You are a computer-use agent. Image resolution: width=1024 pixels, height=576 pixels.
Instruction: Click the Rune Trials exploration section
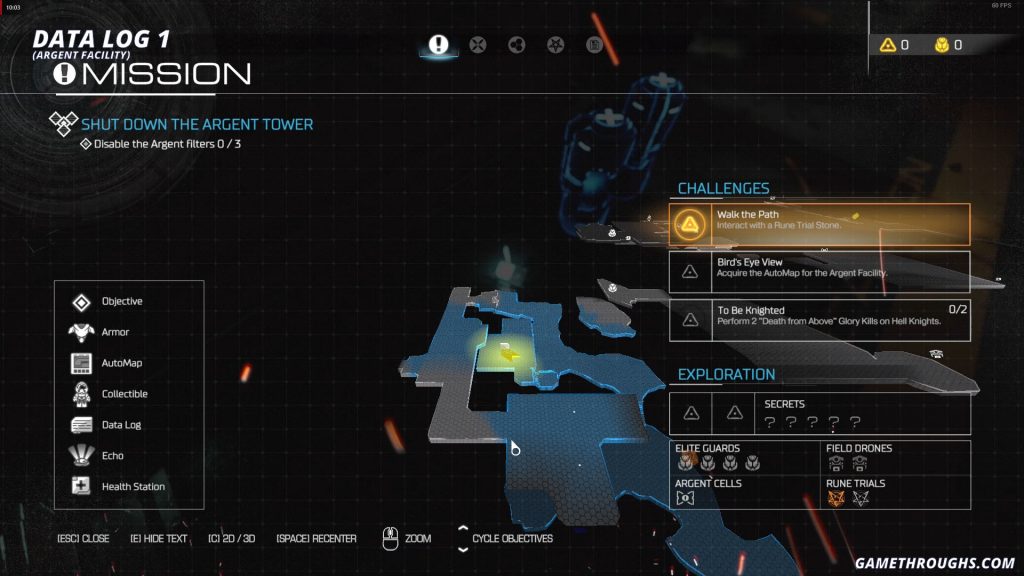tap(895, 490)
